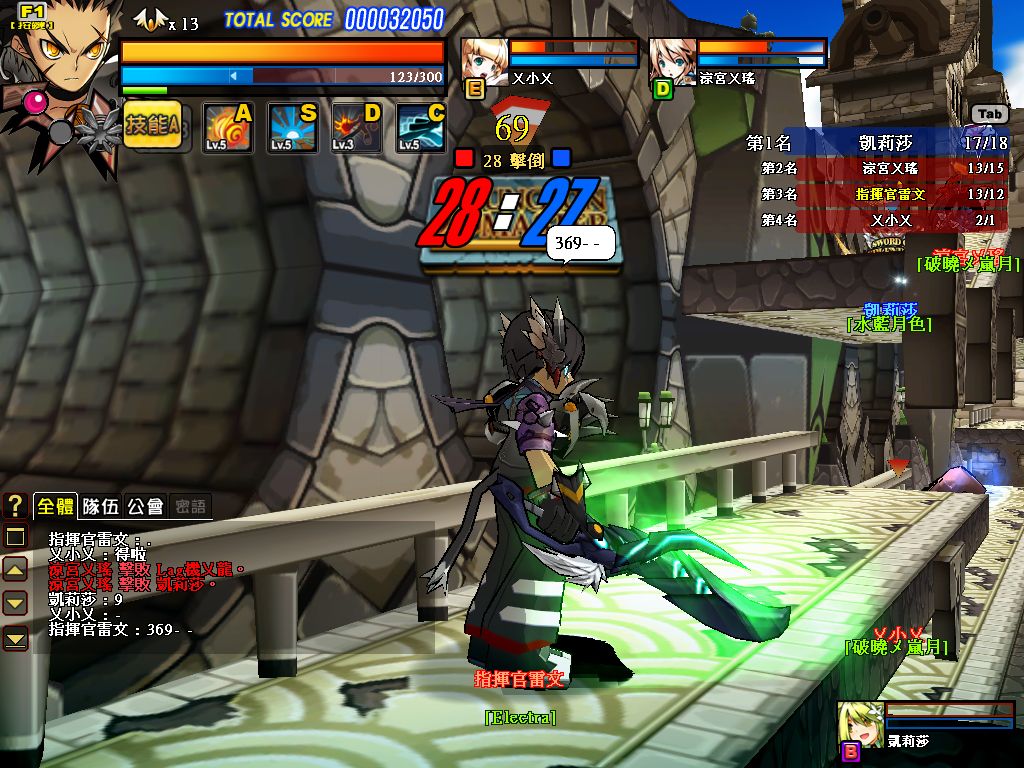Trigger the explosion skill on D
The width and height of the screenshot is (1024, 768).
pos(357,128)
